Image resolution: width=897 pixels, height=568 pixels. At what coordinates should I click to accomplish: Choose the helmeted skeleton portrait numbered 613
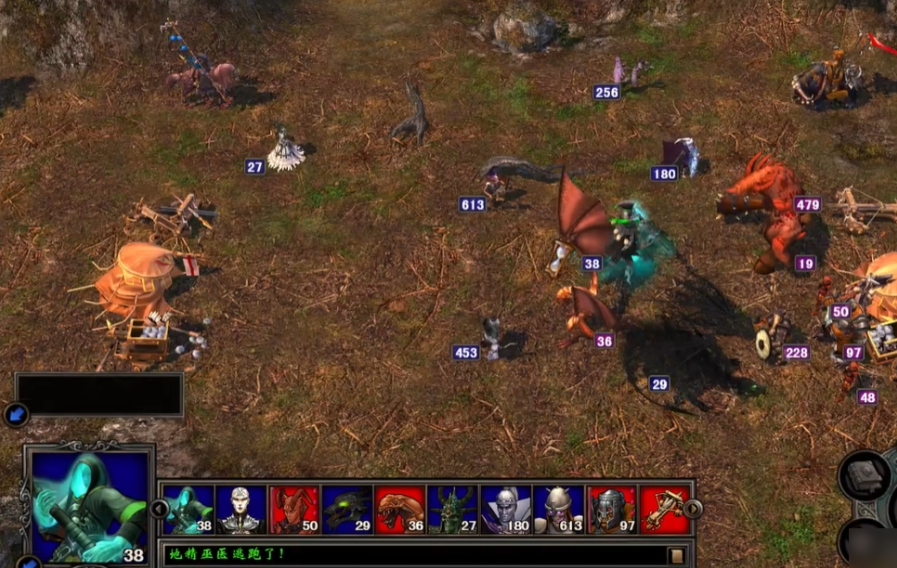(559, 510)
